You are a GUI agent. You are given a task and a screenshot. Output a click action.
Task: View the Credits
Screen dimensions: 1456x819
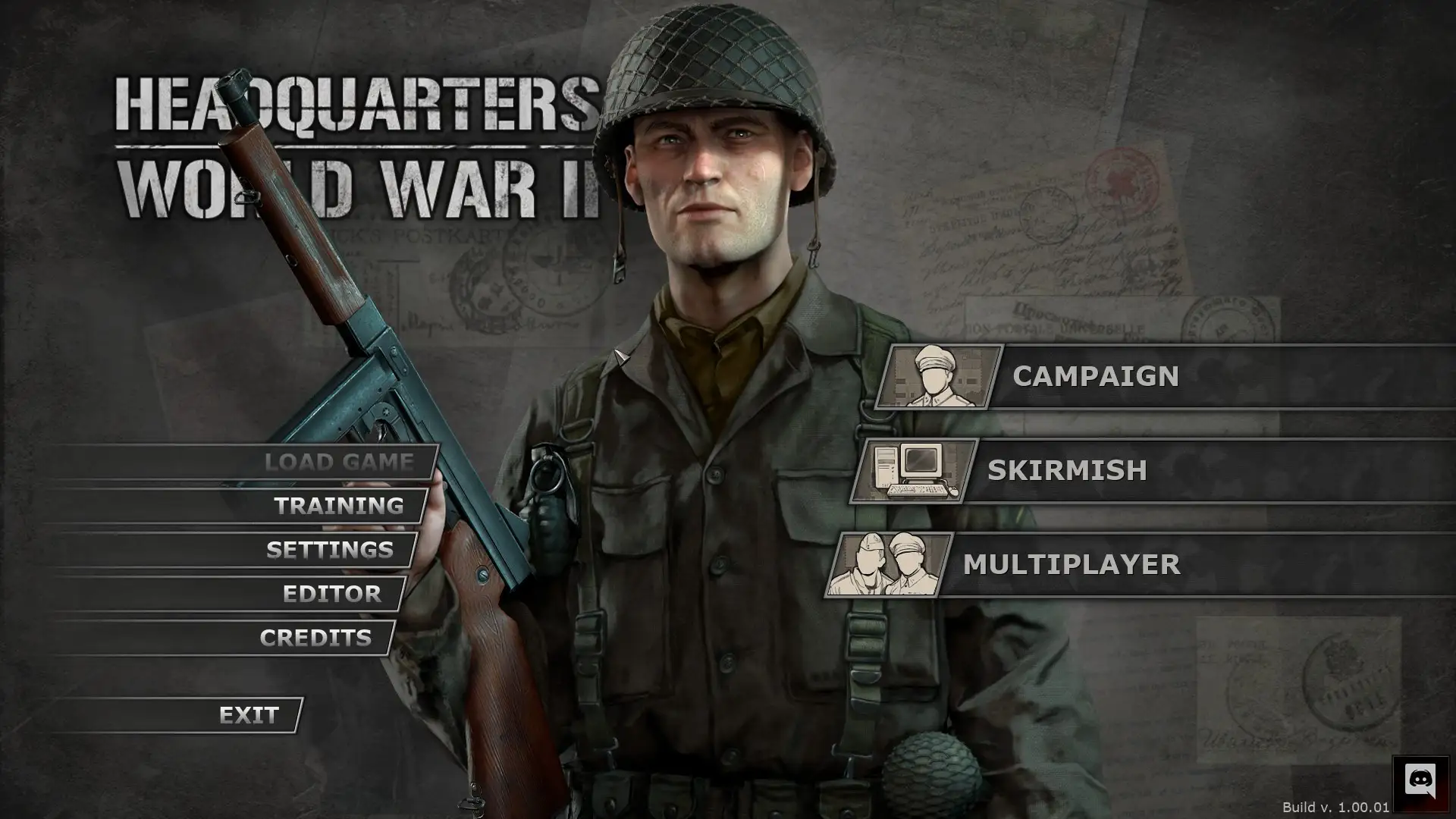(x=315, y=638)
